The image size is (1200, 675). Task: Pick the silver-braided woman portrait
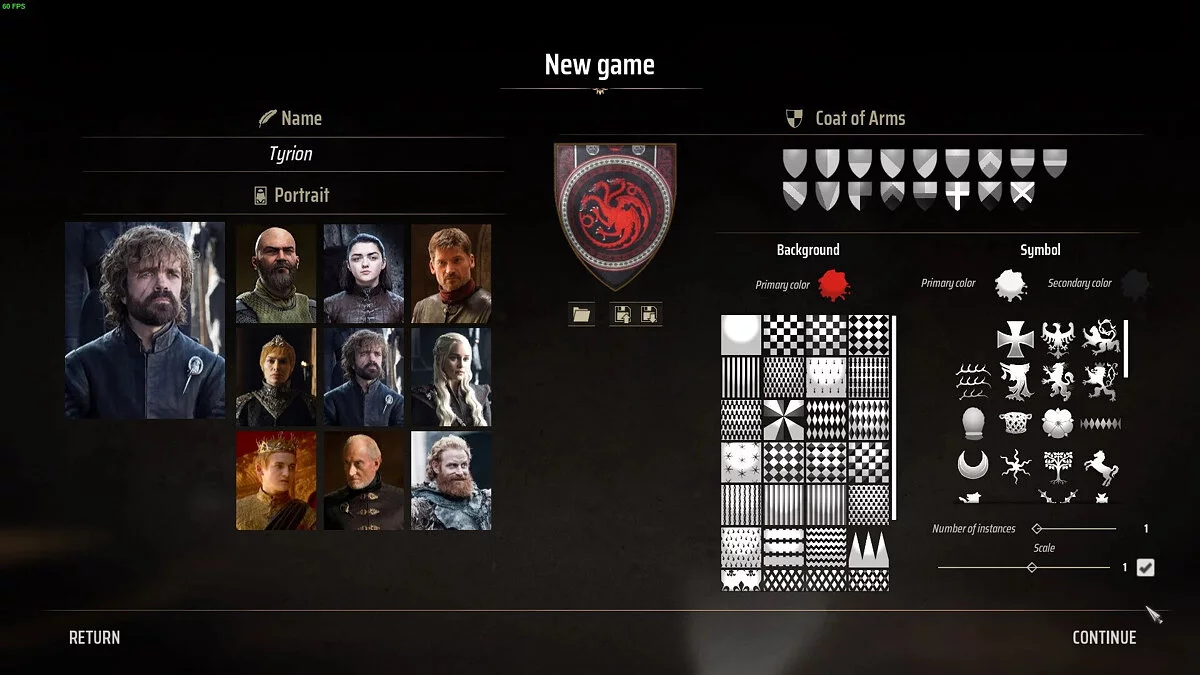451,377
